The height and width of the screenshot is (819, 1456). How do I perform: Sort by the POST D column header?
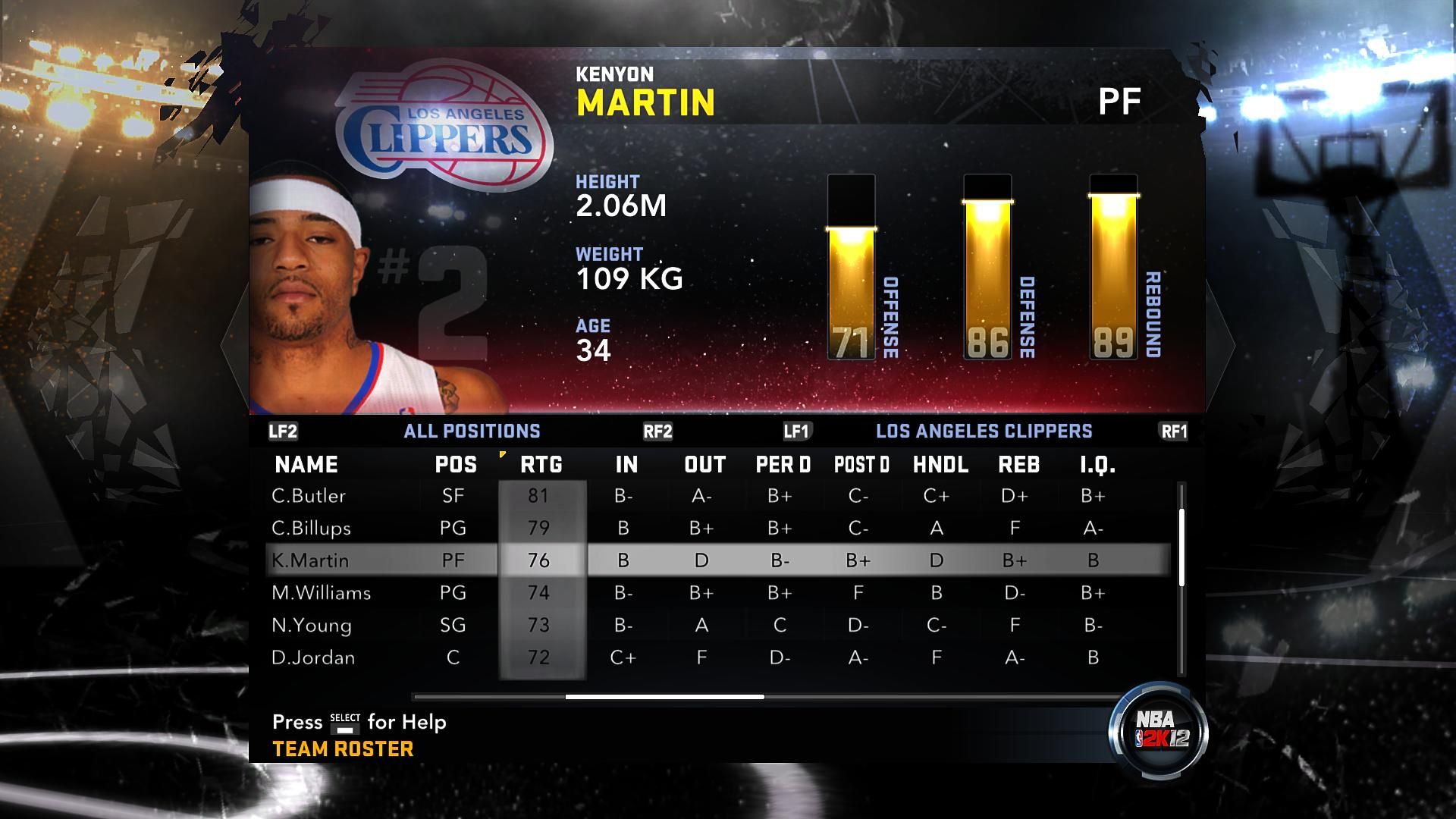tap(861, 465)
